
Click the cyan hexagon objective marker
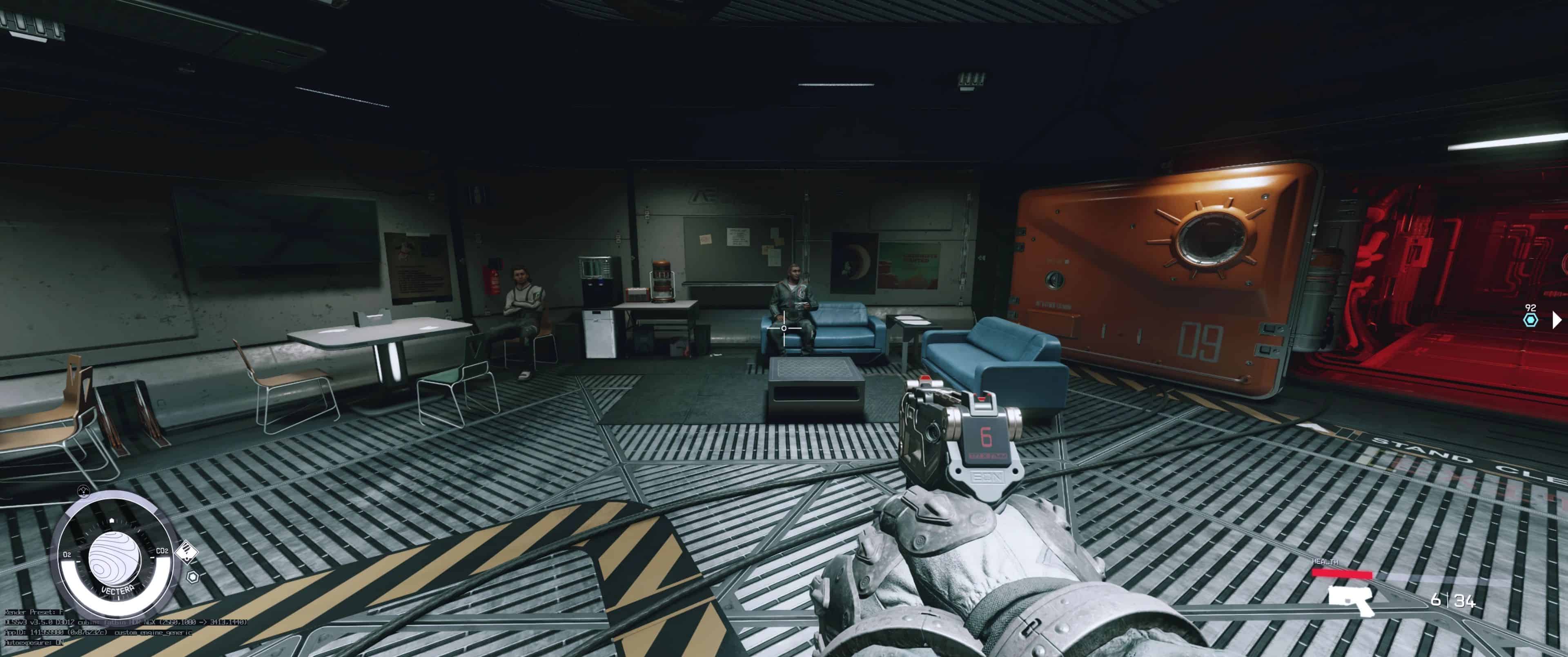1530,320
